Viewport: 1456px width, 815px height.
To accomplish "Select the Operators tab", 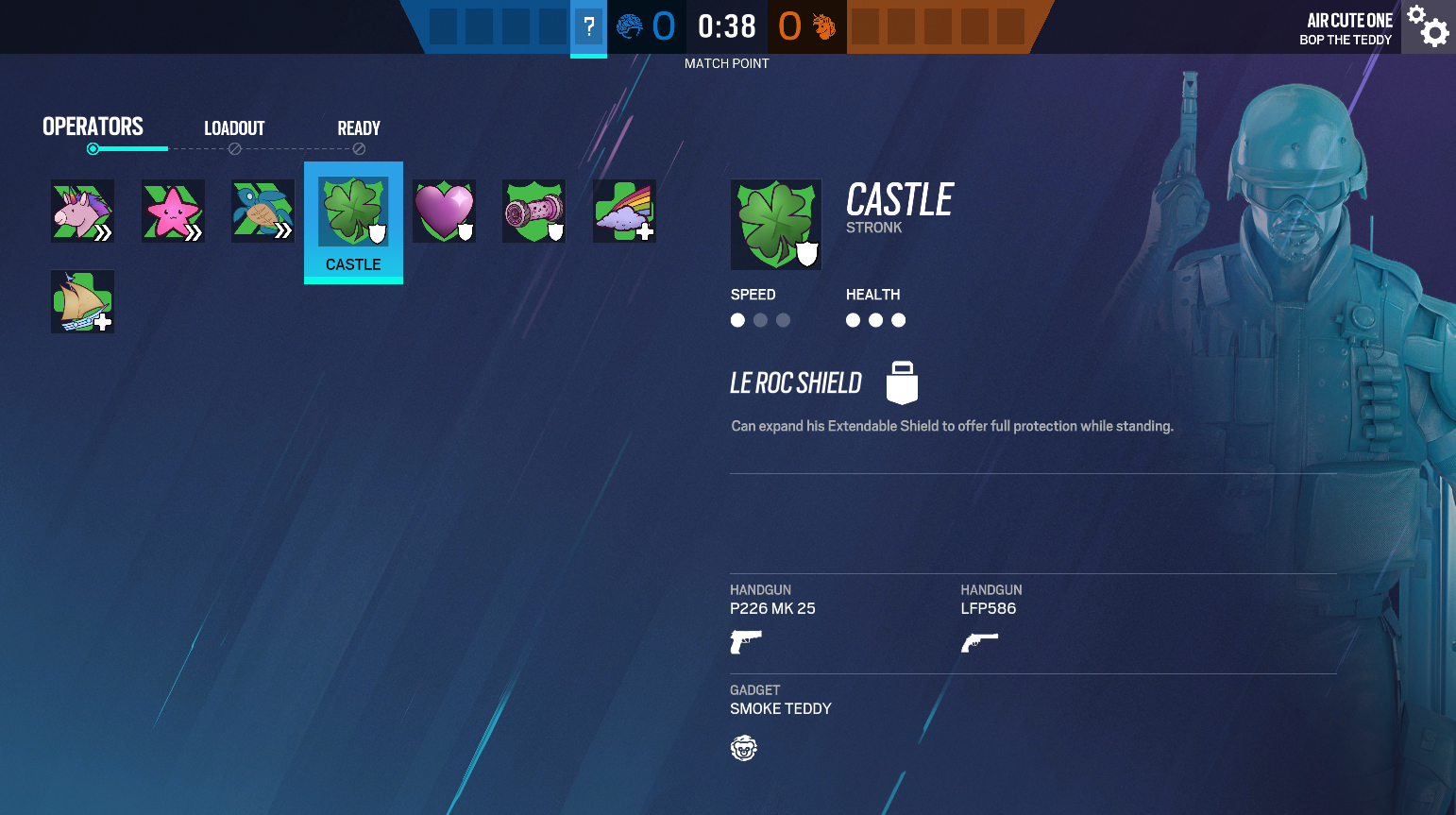I will tap(93, 127).
